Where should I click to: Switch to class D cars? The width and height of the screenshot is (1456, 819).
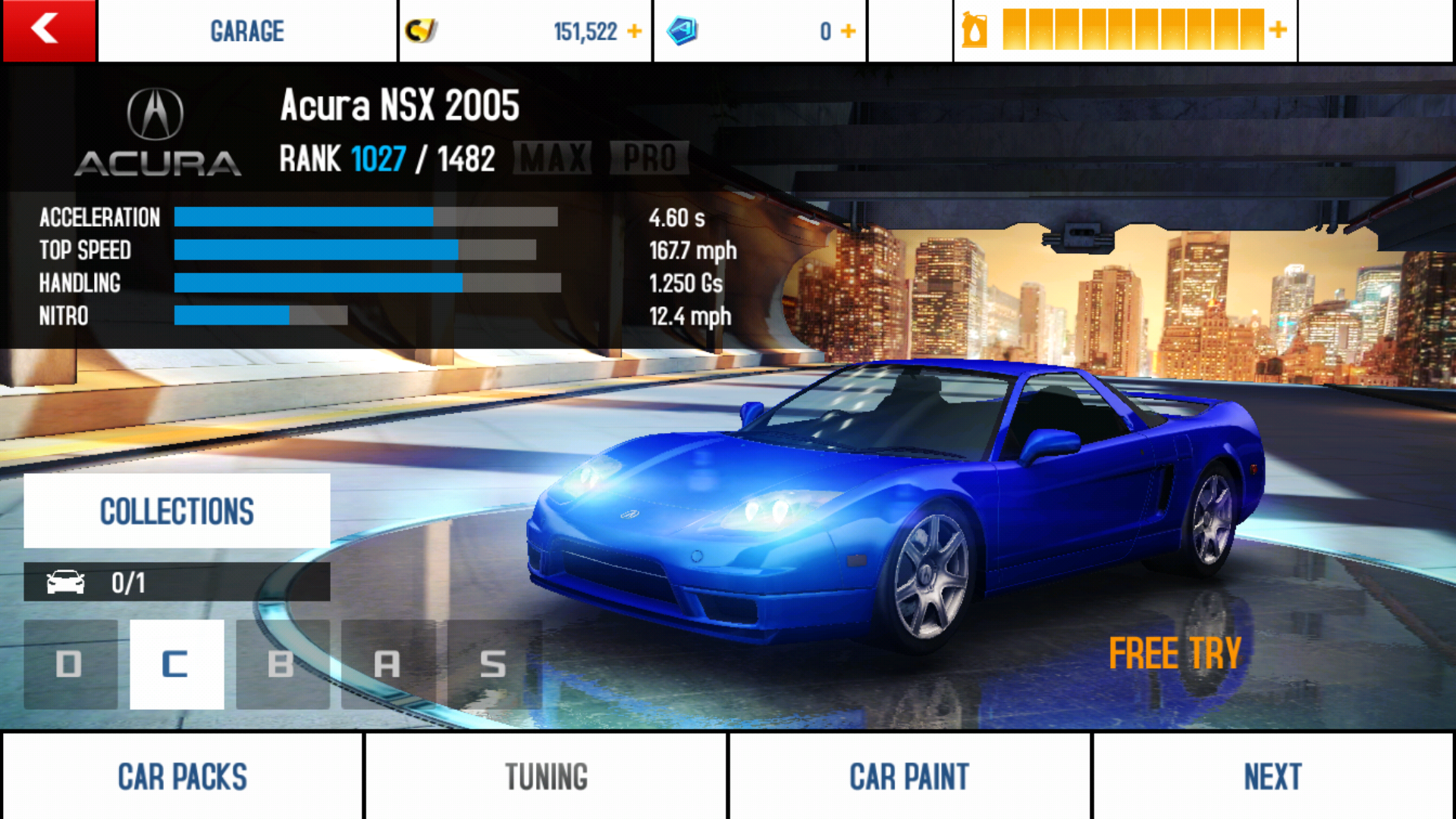(70, 664)
